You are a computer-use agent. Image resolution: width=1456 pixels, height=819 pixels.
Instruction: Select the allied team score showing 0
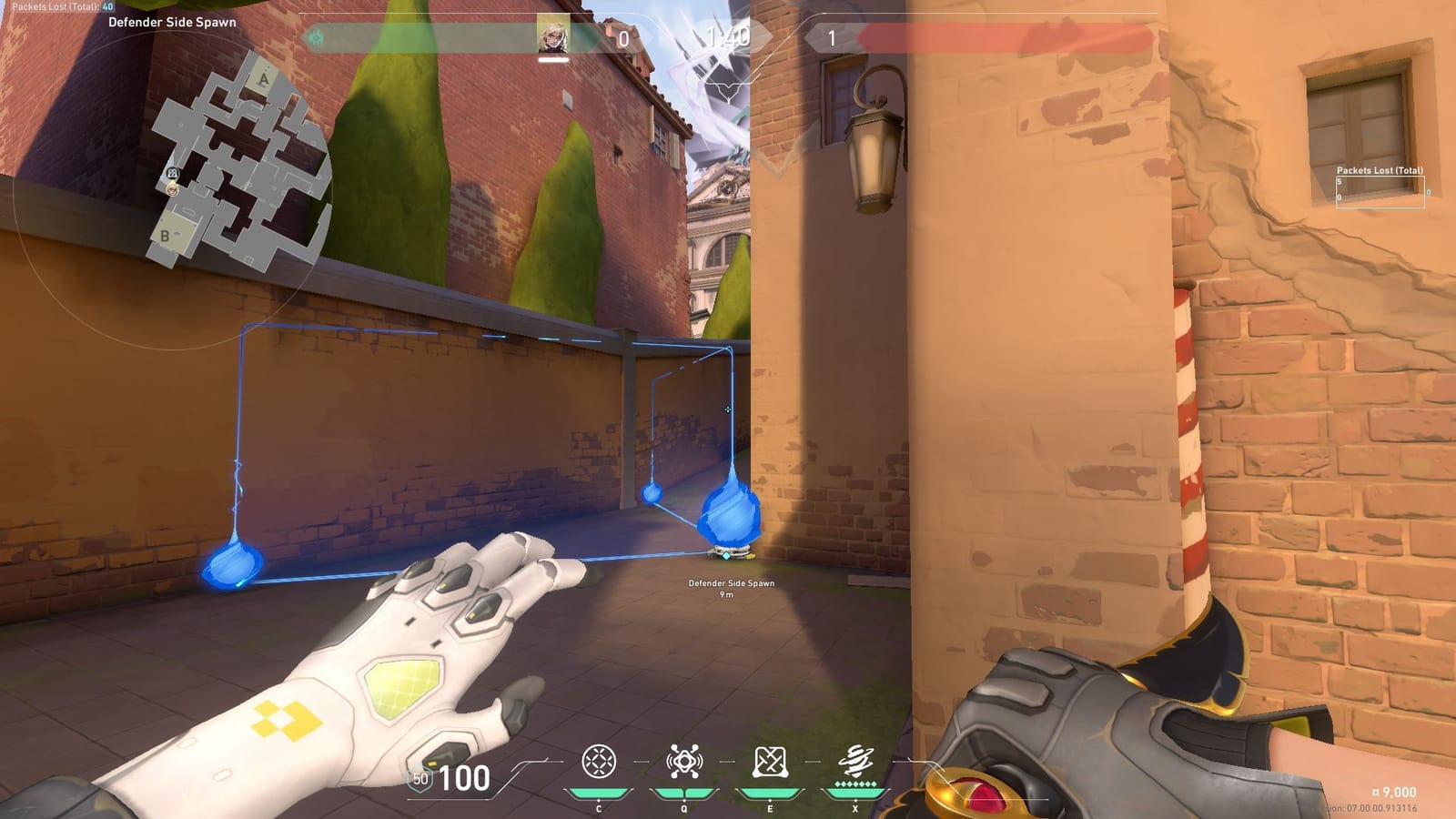tap(622, 38)
